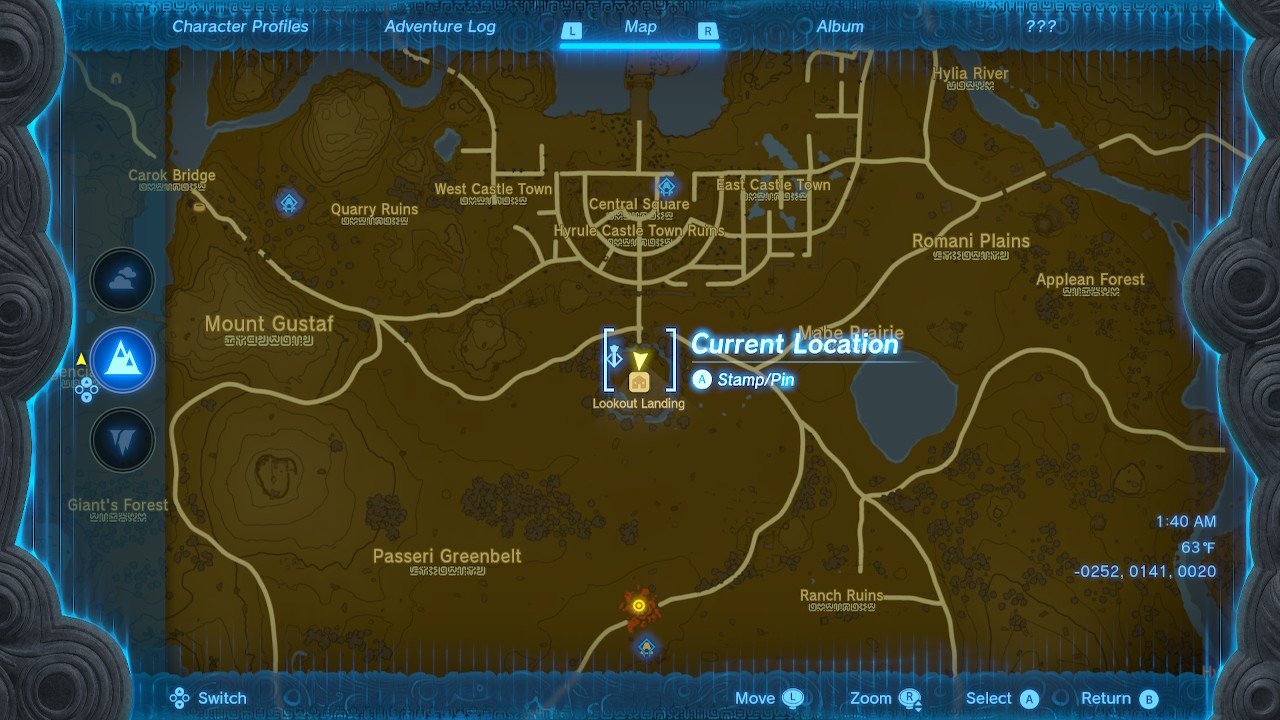Click the shrine icon below Passeri Greenbelt chasm
This screenshot has height=720, width=1280.
click(x=646, y=648)
